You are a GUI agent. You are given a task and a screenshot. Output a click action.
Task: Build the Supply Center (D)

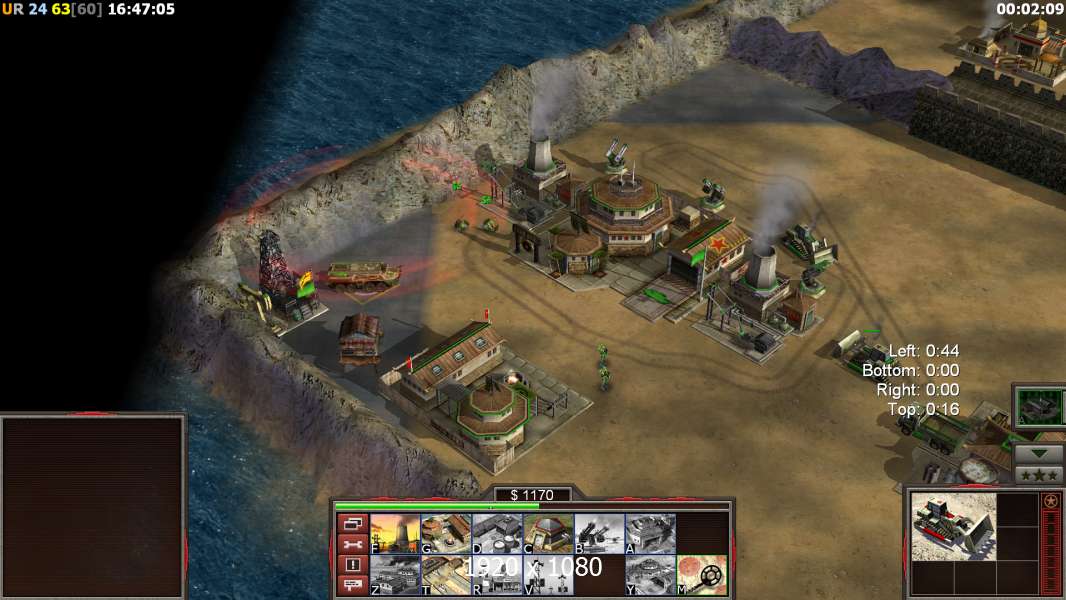click(x=497, y=534)
